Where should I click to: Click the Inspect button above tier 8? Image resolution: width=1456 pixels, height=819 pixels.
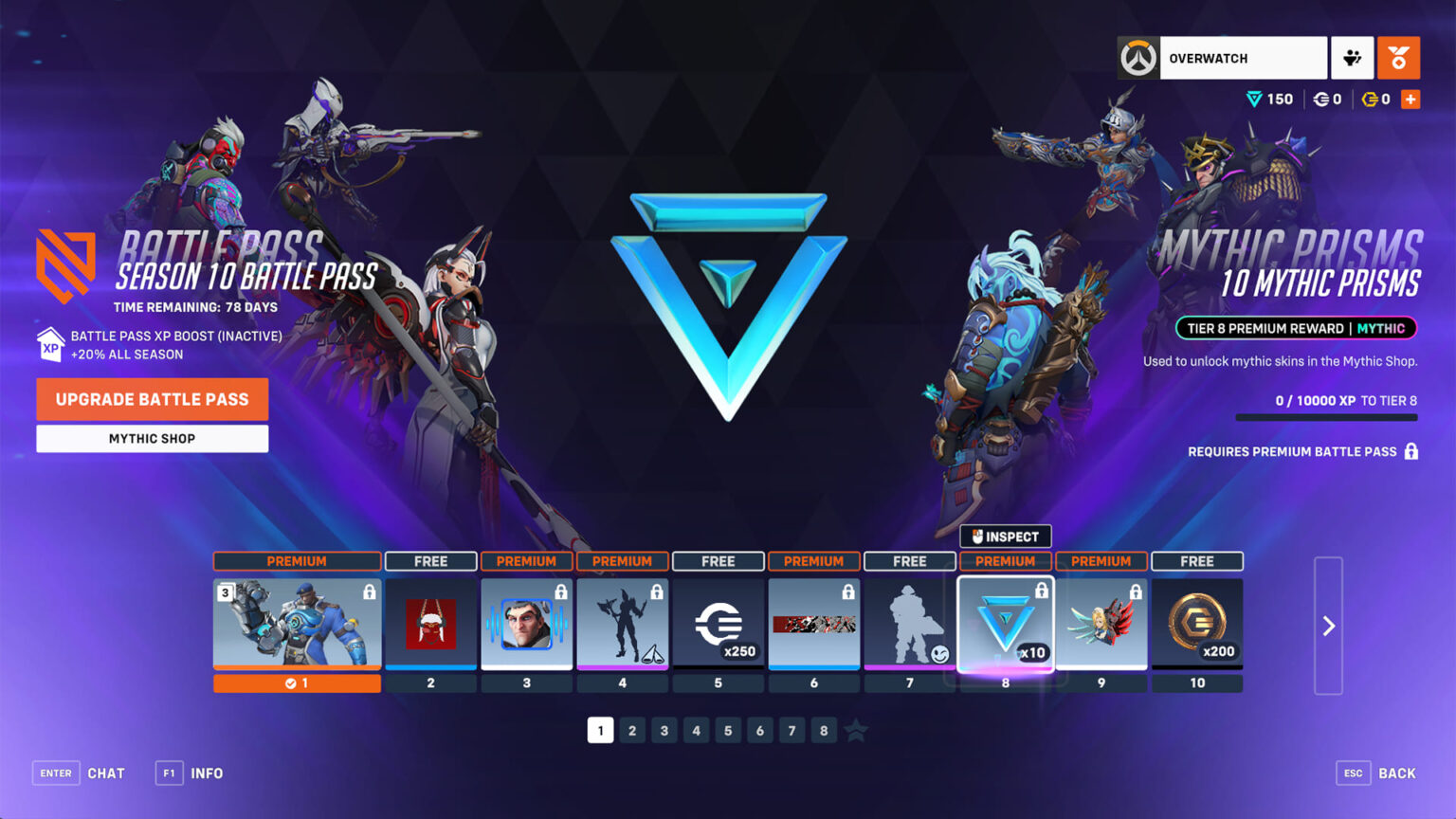pos(1004,536)
